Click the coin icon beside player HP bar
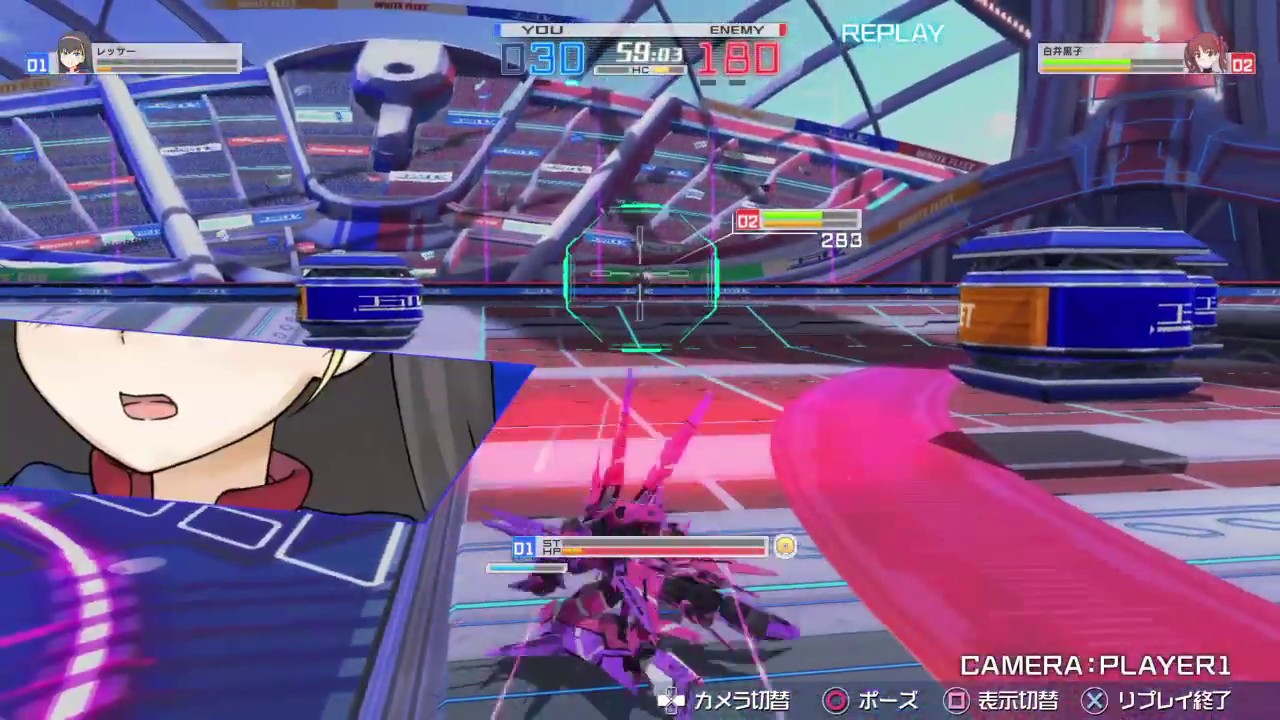Screen dimensions: 1280x720 [786, 547]
